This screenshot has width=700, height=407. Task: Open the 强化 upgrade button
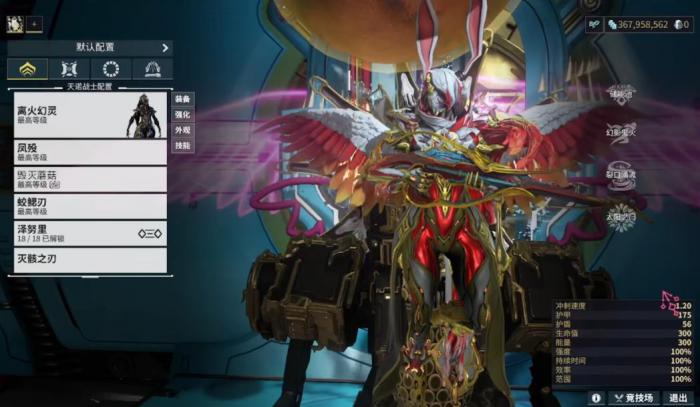point(182,115)
